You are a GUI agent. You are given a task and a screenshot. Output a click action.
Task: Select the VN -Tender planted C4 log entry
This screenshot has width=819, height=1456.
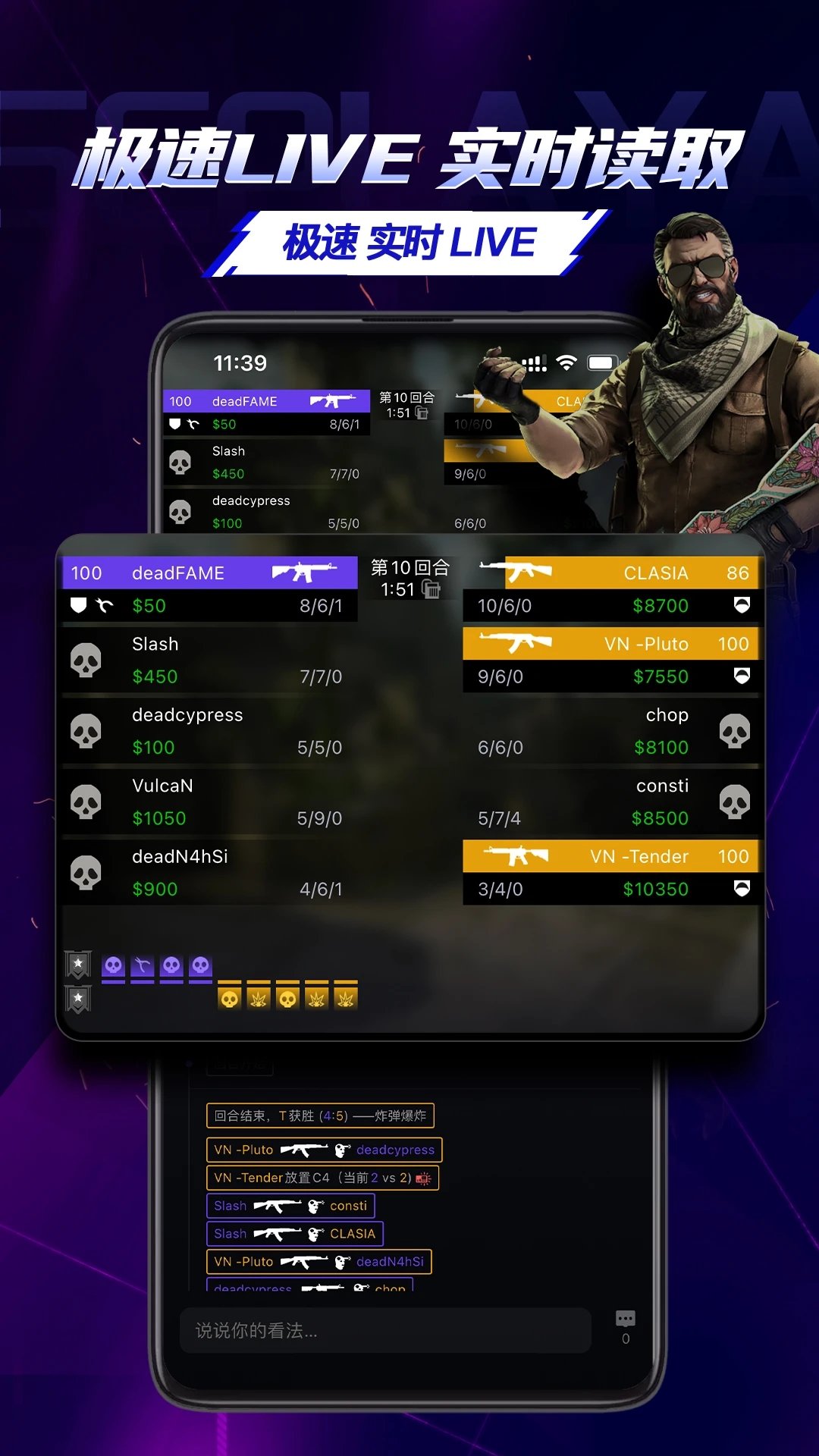tap(322, 1178)
